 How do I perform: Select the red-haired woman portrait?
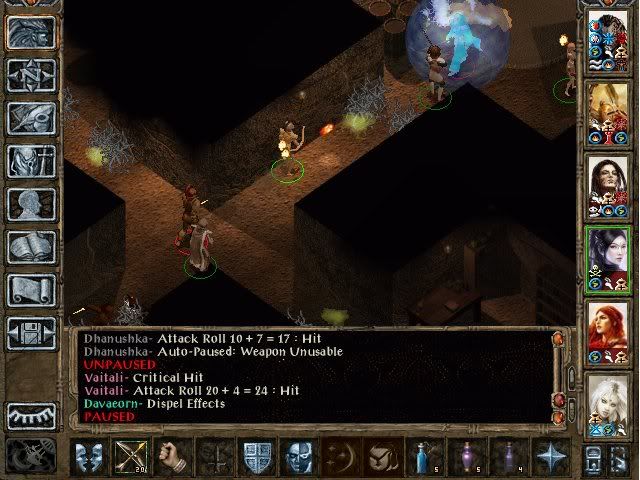click(608, 331)
